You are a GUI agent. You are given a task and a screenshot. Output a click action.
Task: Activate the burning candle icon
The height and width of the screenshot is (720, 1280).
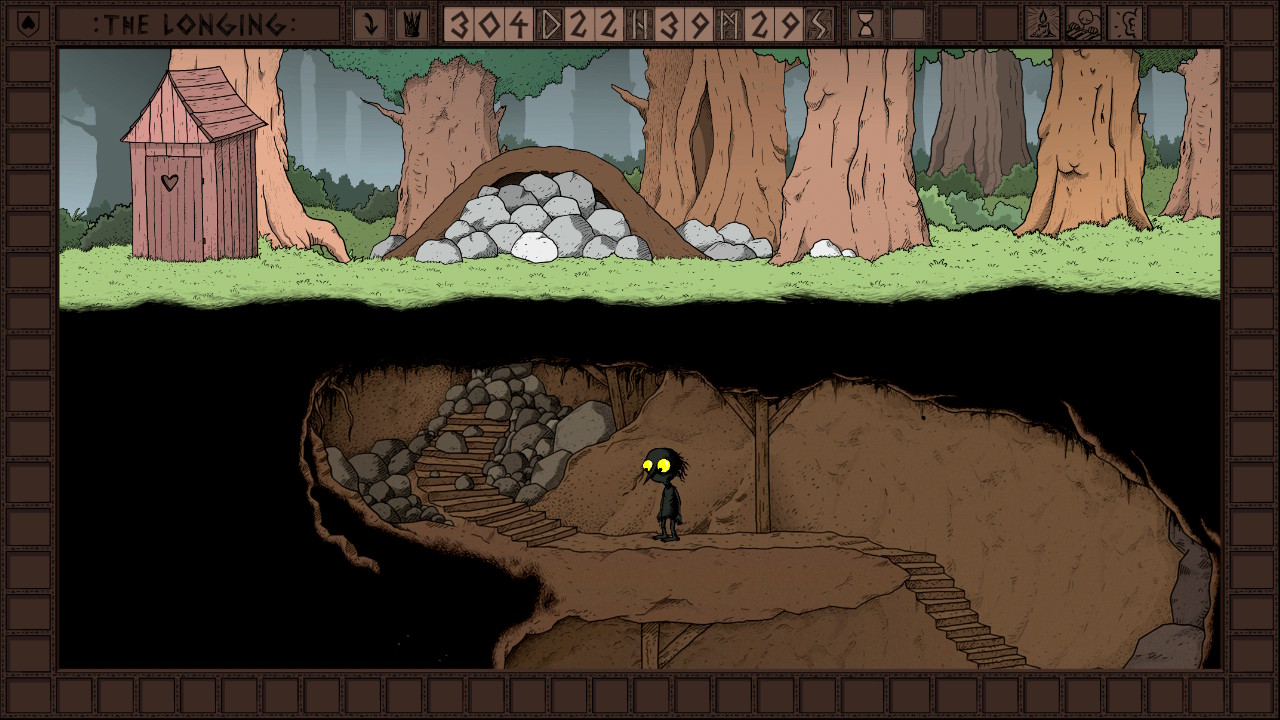pyautogui.click(x=1042, y=23)
